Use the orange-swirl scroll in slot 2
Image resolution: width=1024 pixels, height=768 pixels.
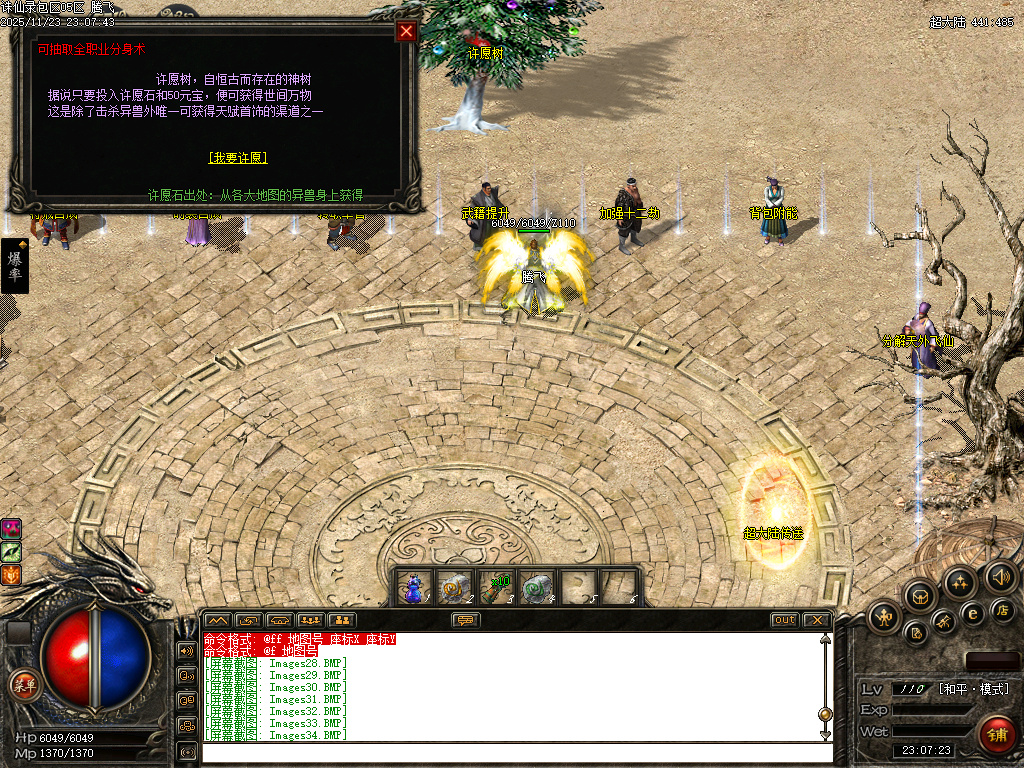coord(455,587)
